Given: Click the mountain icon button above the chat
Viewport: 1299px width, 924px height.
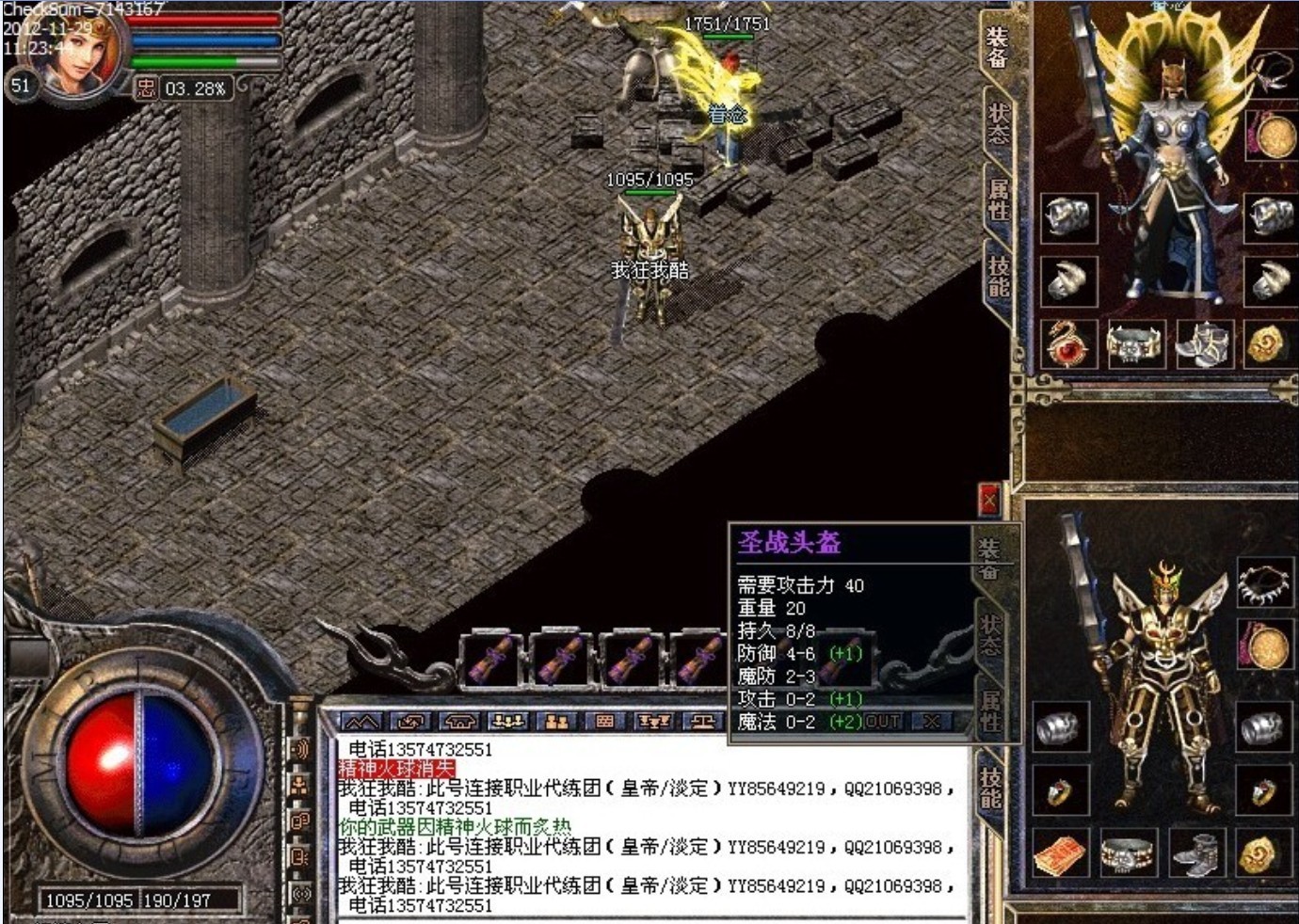Looking at the screenshot, I should (362, 722).
